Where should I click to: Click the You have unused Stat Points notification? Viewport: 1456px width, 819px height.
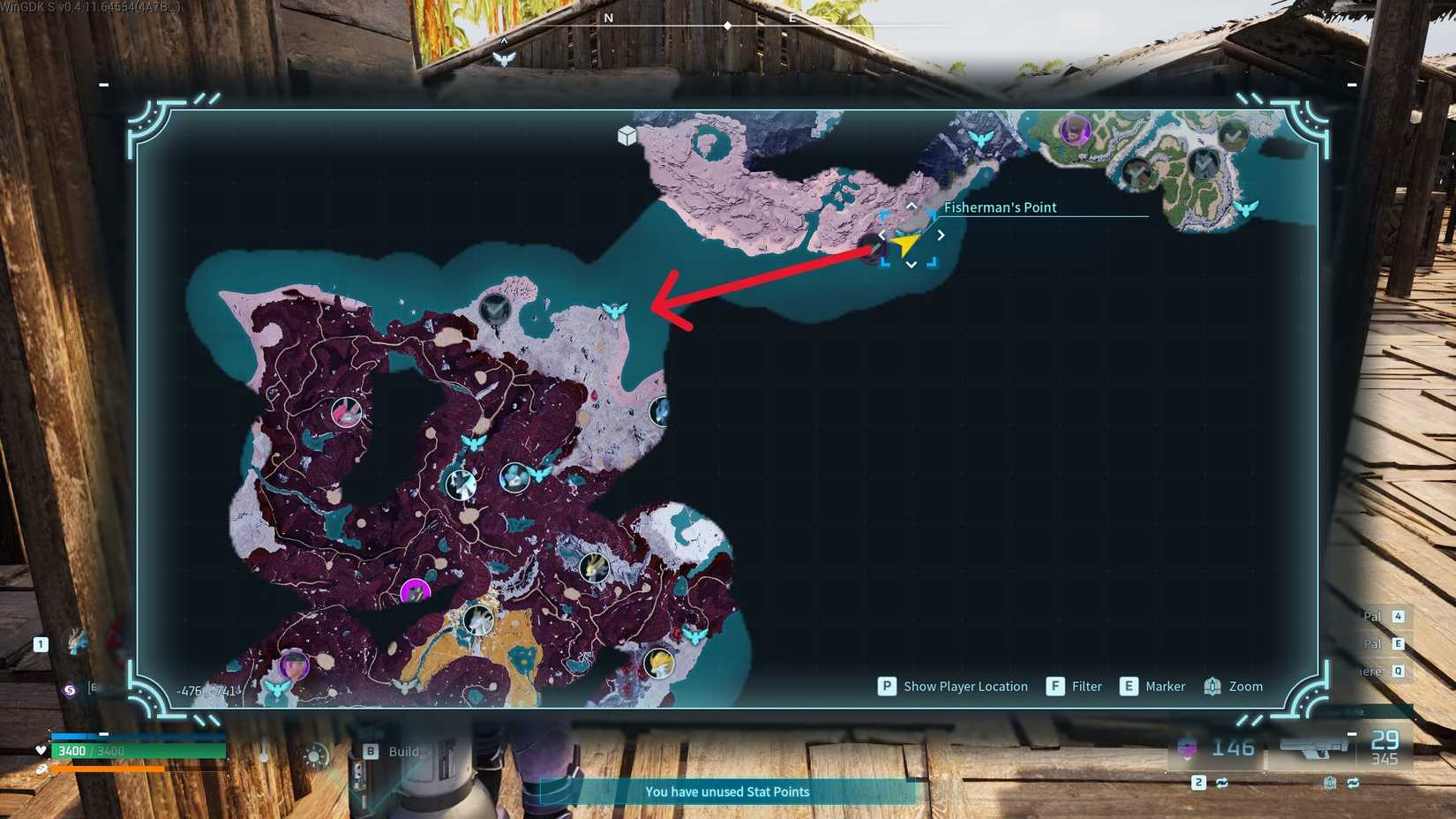coord(727,792)
